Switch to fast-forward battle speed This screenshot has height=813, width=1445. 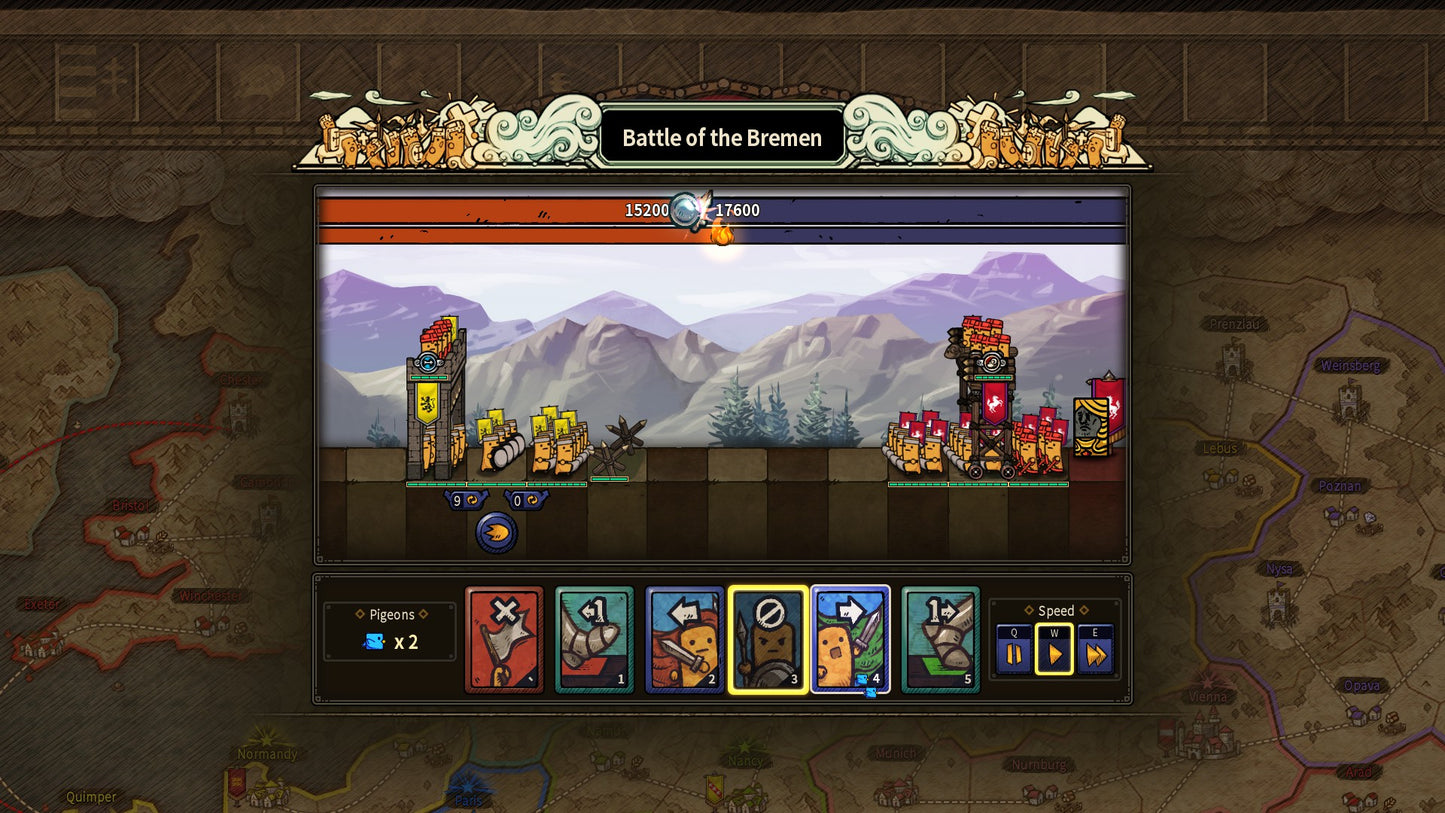pyautogui.click(x=1095, y=654)
